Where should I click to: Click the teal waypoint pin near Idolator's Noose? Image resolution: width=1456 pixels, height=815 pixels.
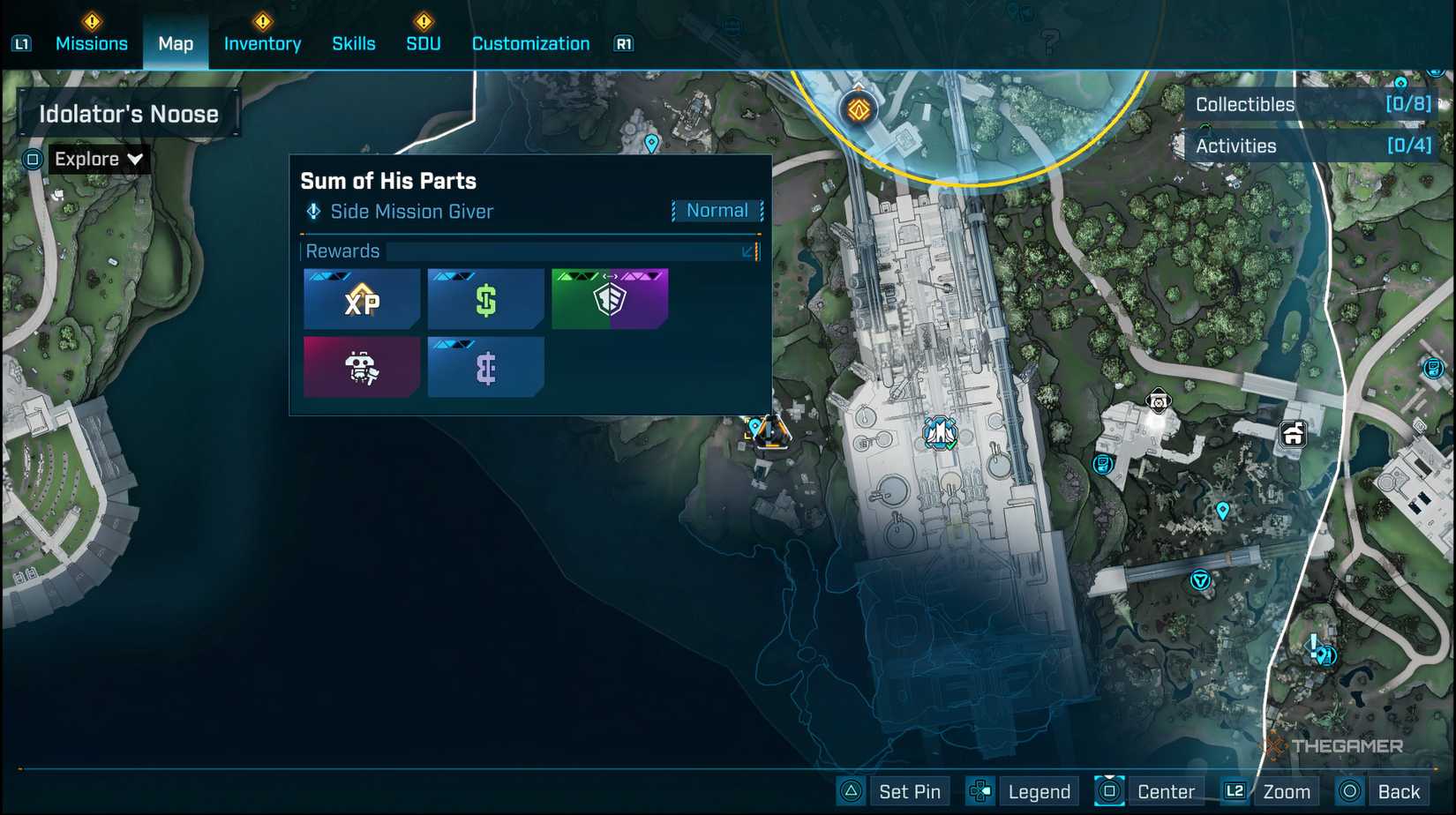[x=653, y=145]
